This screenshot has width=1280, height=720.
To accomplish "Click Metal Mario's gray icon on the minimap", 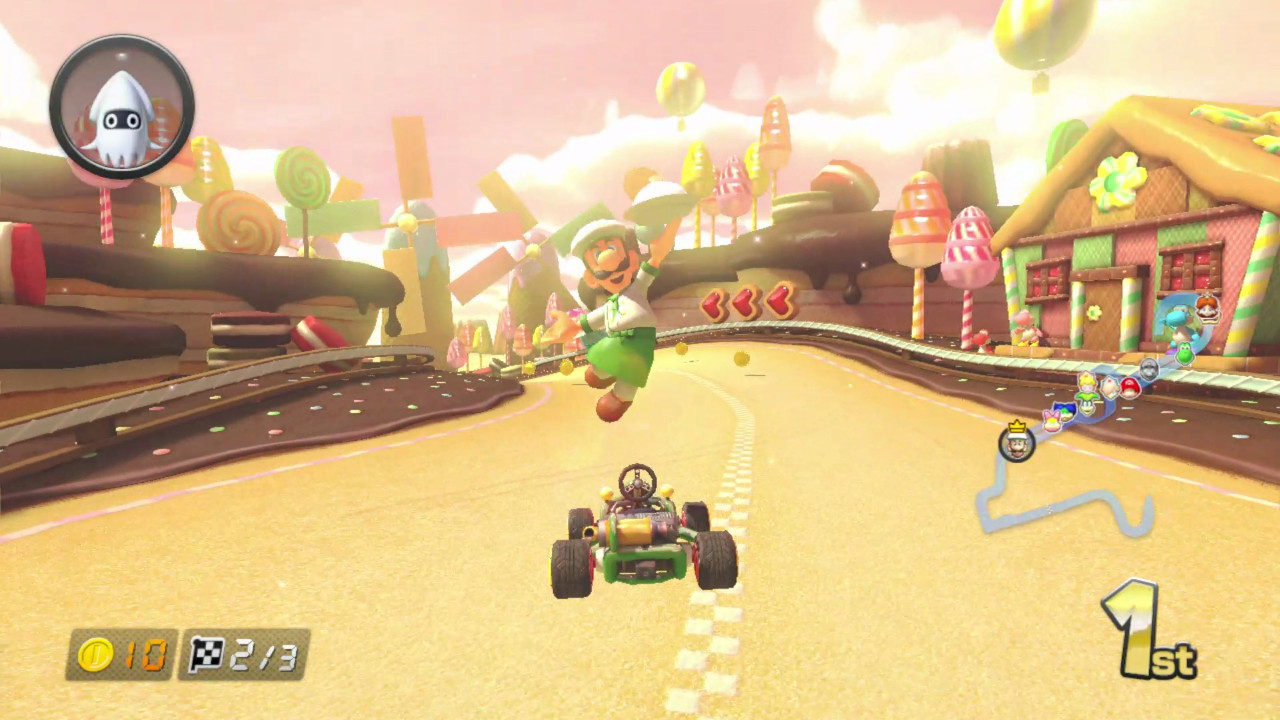I will coord(1149,368).
